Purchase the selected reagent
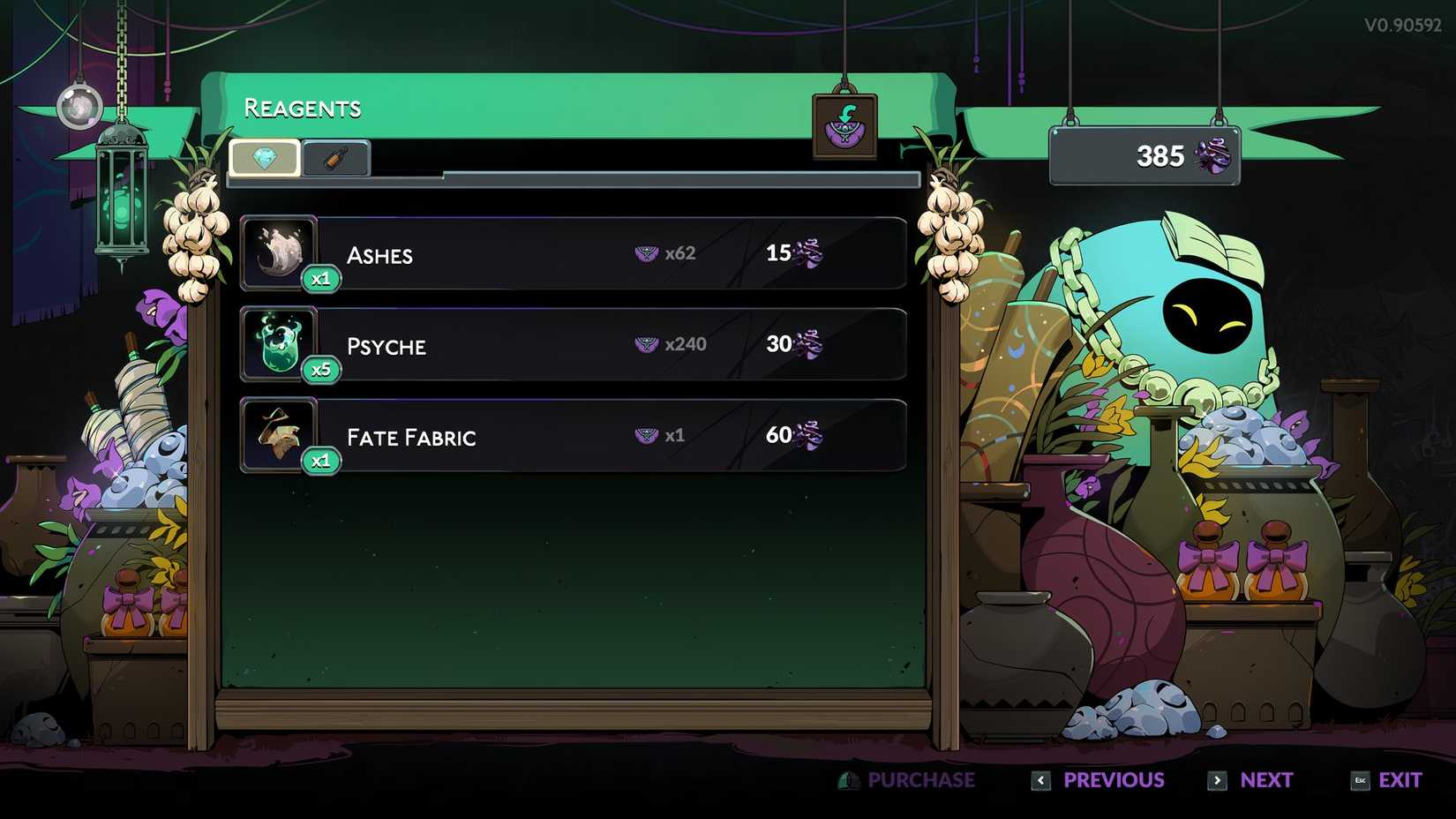This screenshot has height=819, width=1456. [x=909, y=780]
